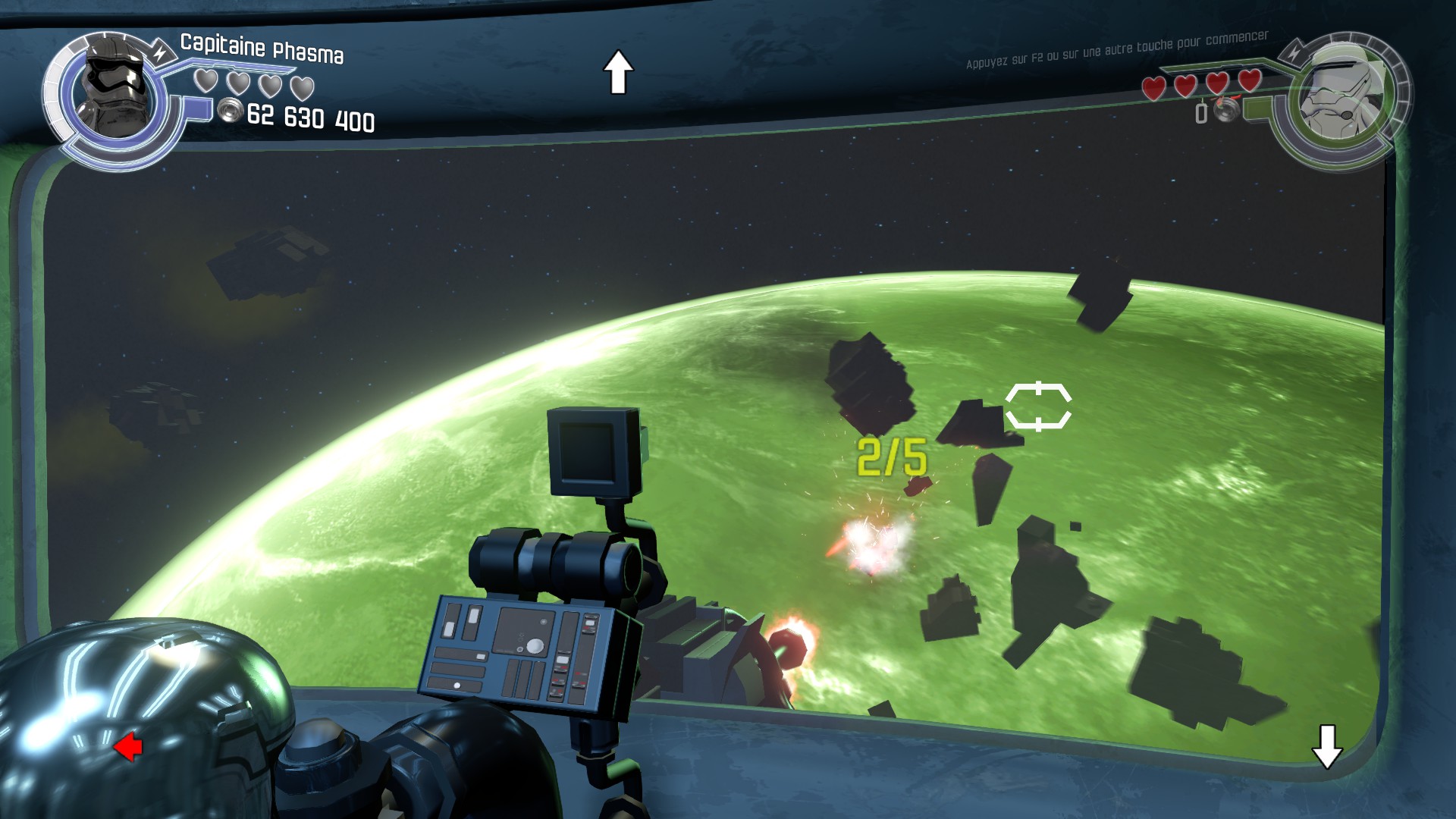Select the Capitaine Phasma character portrait
The height and width of the screenshot is (819, 1456).
114,96
